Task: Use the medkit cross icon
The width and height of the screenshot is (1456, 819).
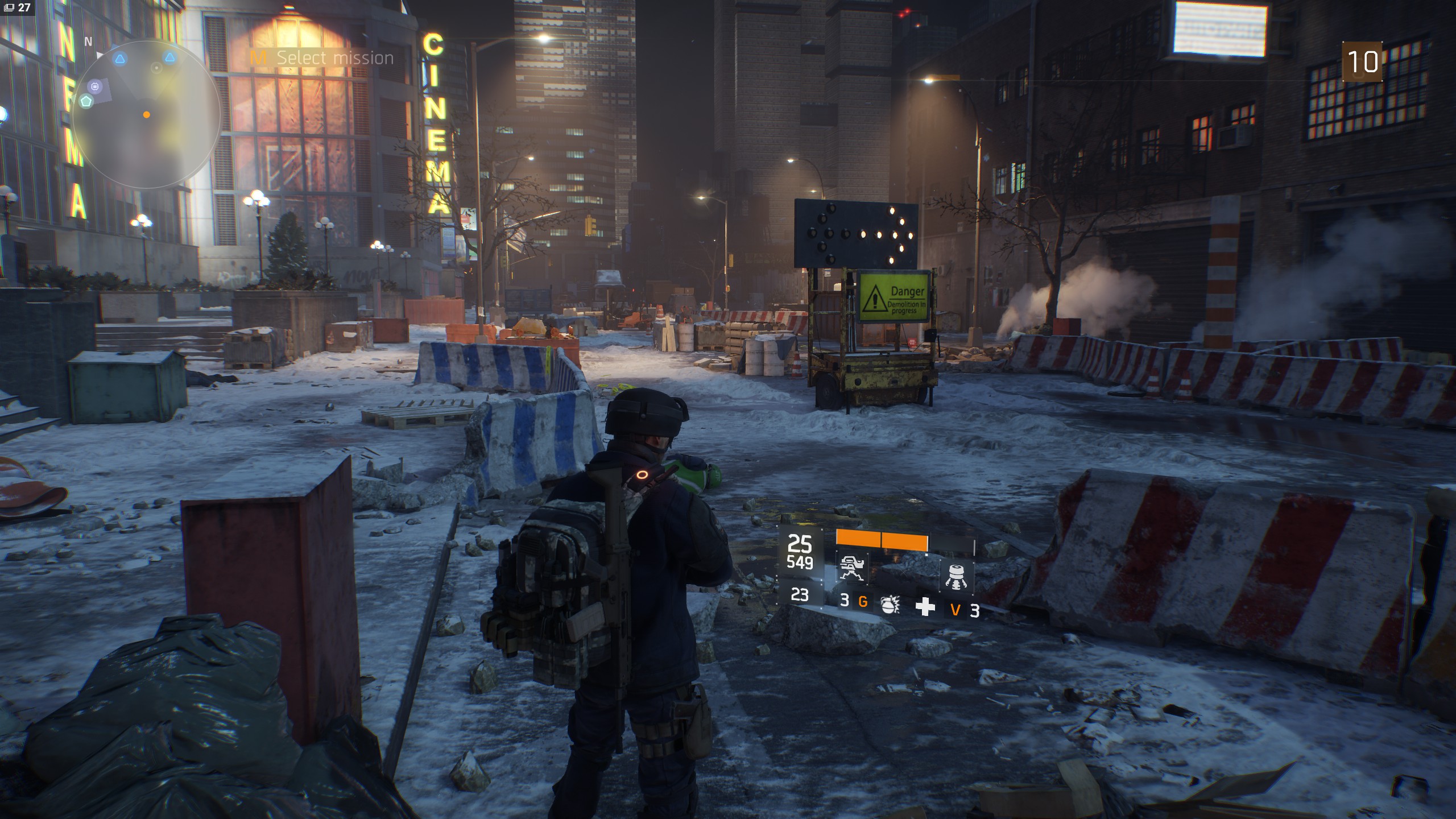Action: pyautogui.click(x=925, y=607)
